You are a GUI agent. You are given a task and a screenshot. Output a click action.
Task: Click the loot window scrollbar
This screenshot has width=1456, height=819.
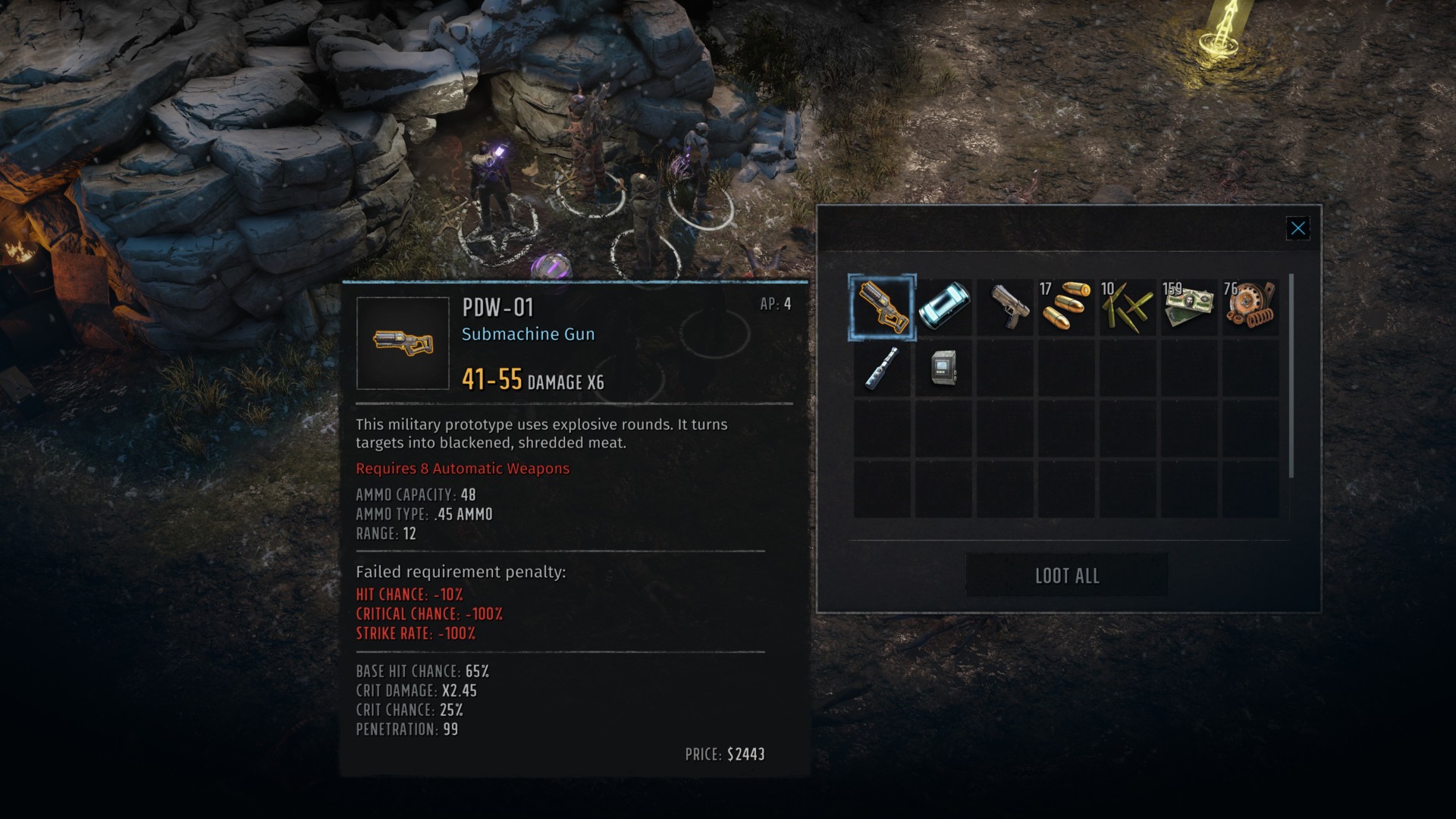point(1291,376)
